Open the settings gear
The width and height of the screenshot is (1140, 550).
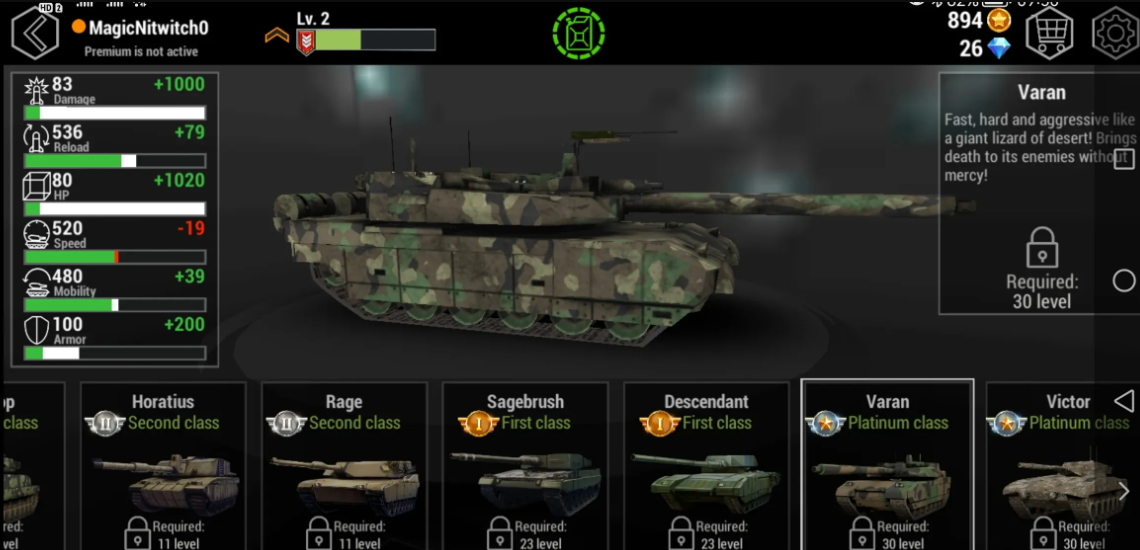pyautogui.click(x=1114, y=34)
